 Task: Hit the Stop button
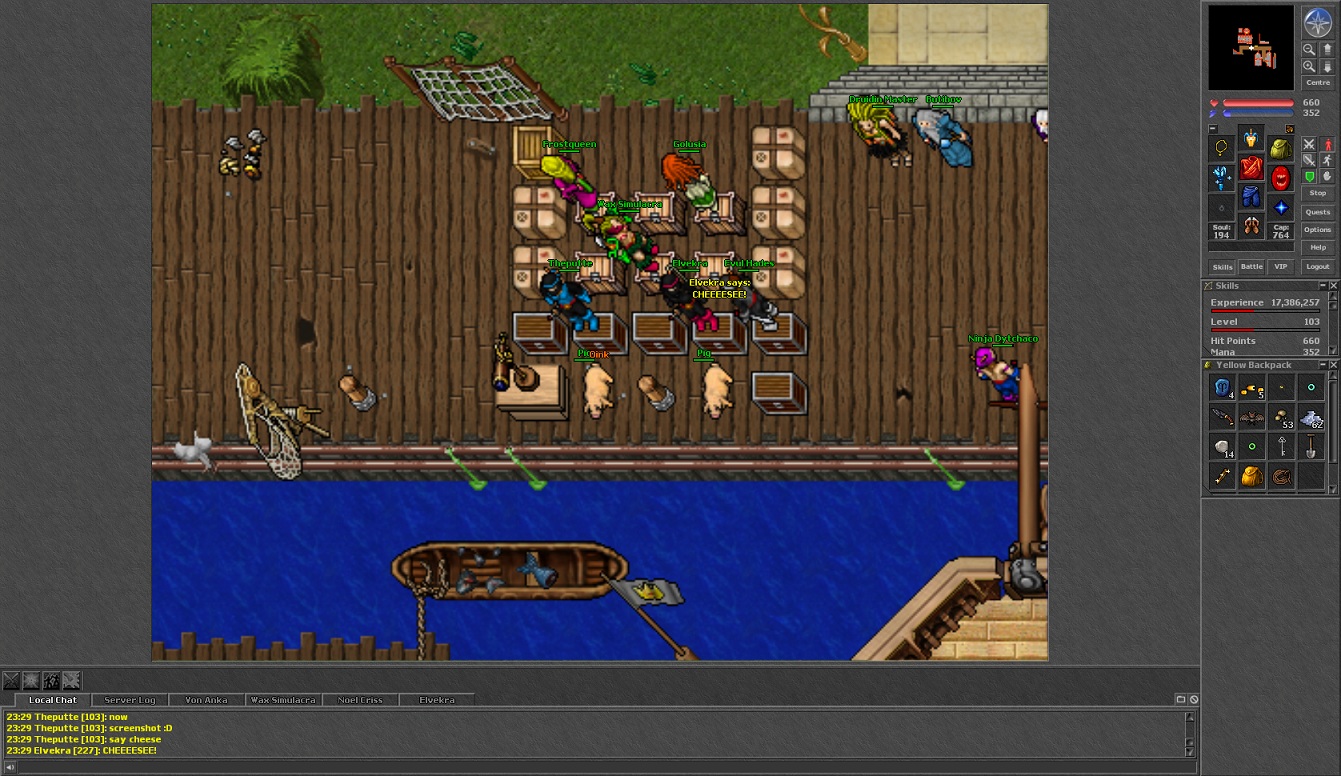1318,193
